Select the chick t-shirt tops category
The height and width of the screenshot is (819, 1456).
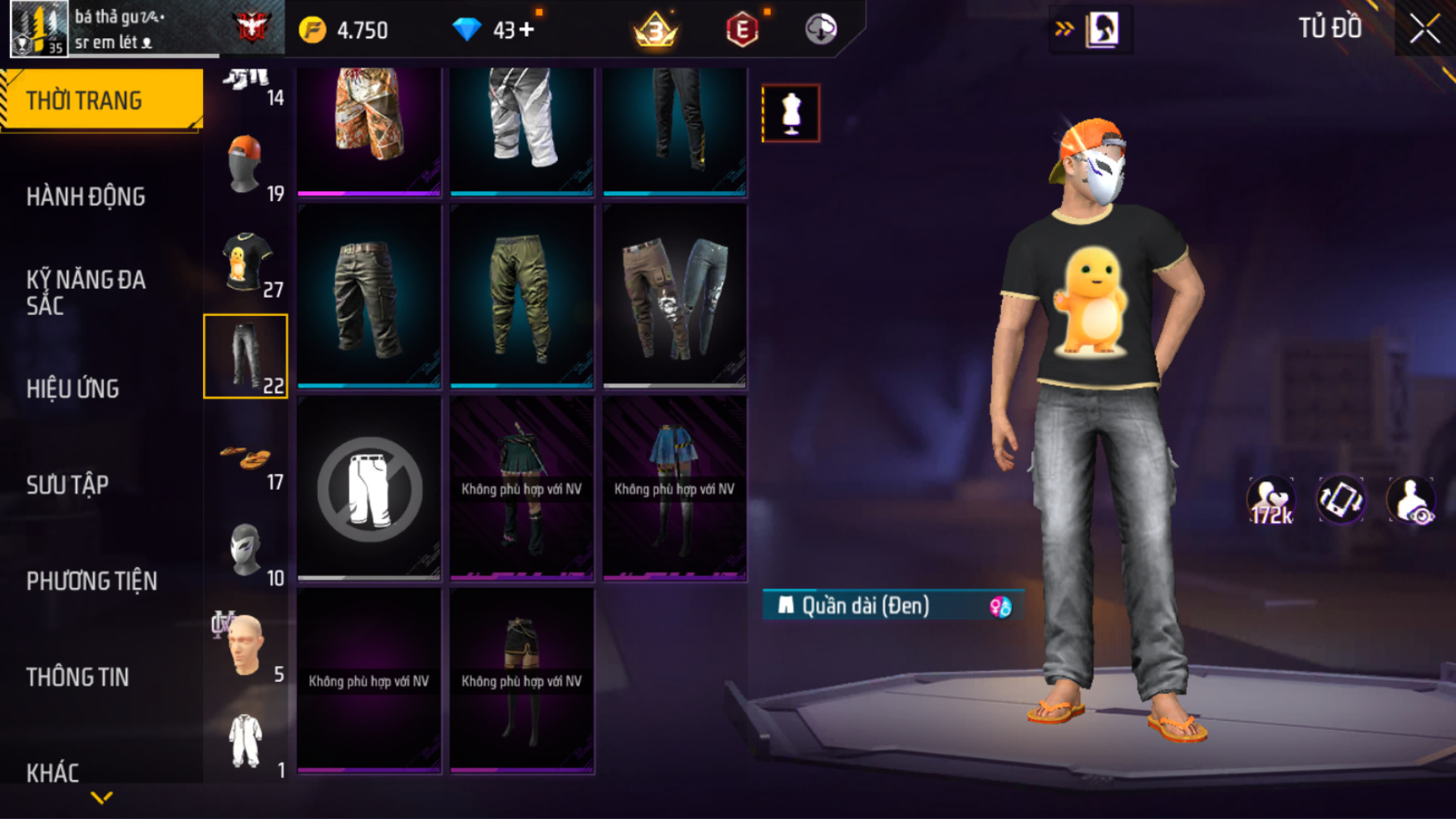point(246,263)
